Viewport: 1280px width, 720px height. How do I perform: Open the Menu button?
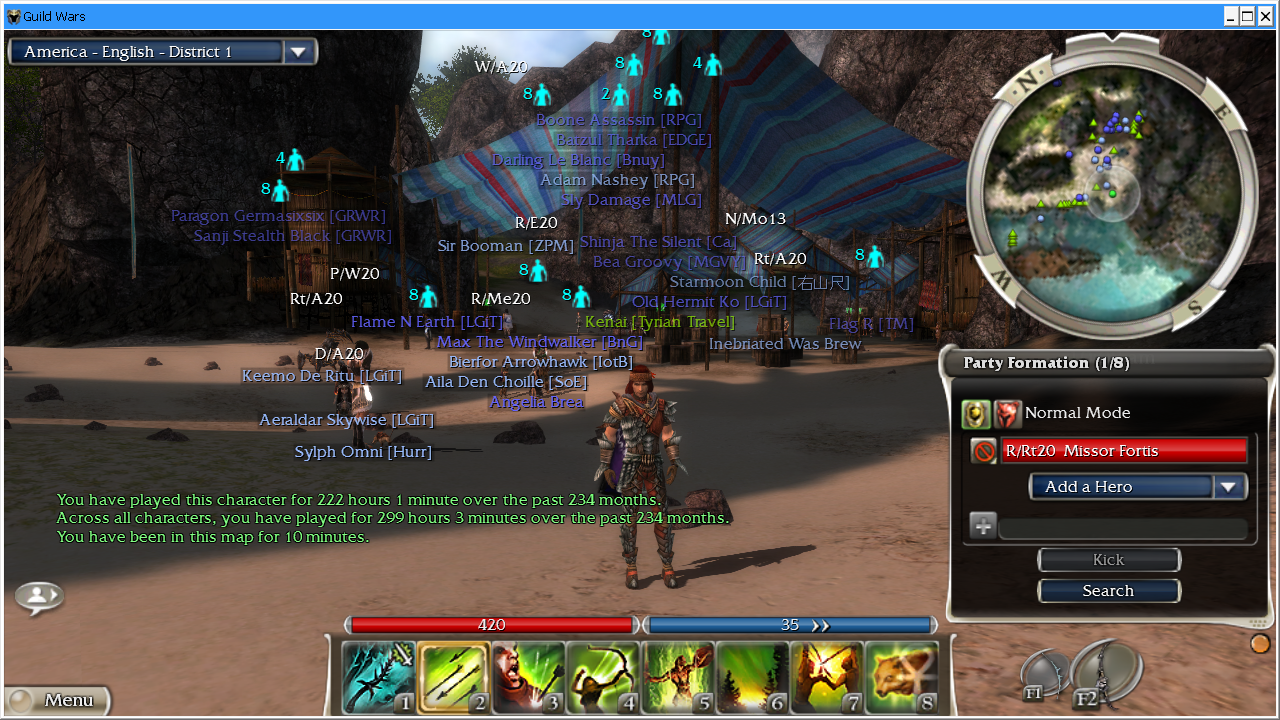click(x=58, y=700)
